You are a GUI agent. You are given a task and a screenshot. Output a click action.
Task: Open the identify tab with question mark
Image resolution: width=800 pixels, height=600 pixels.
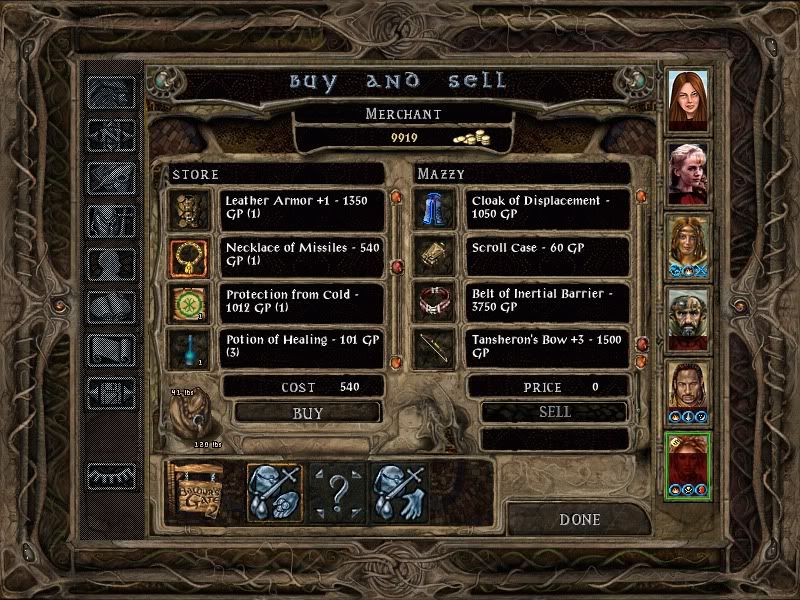(337, 491)
